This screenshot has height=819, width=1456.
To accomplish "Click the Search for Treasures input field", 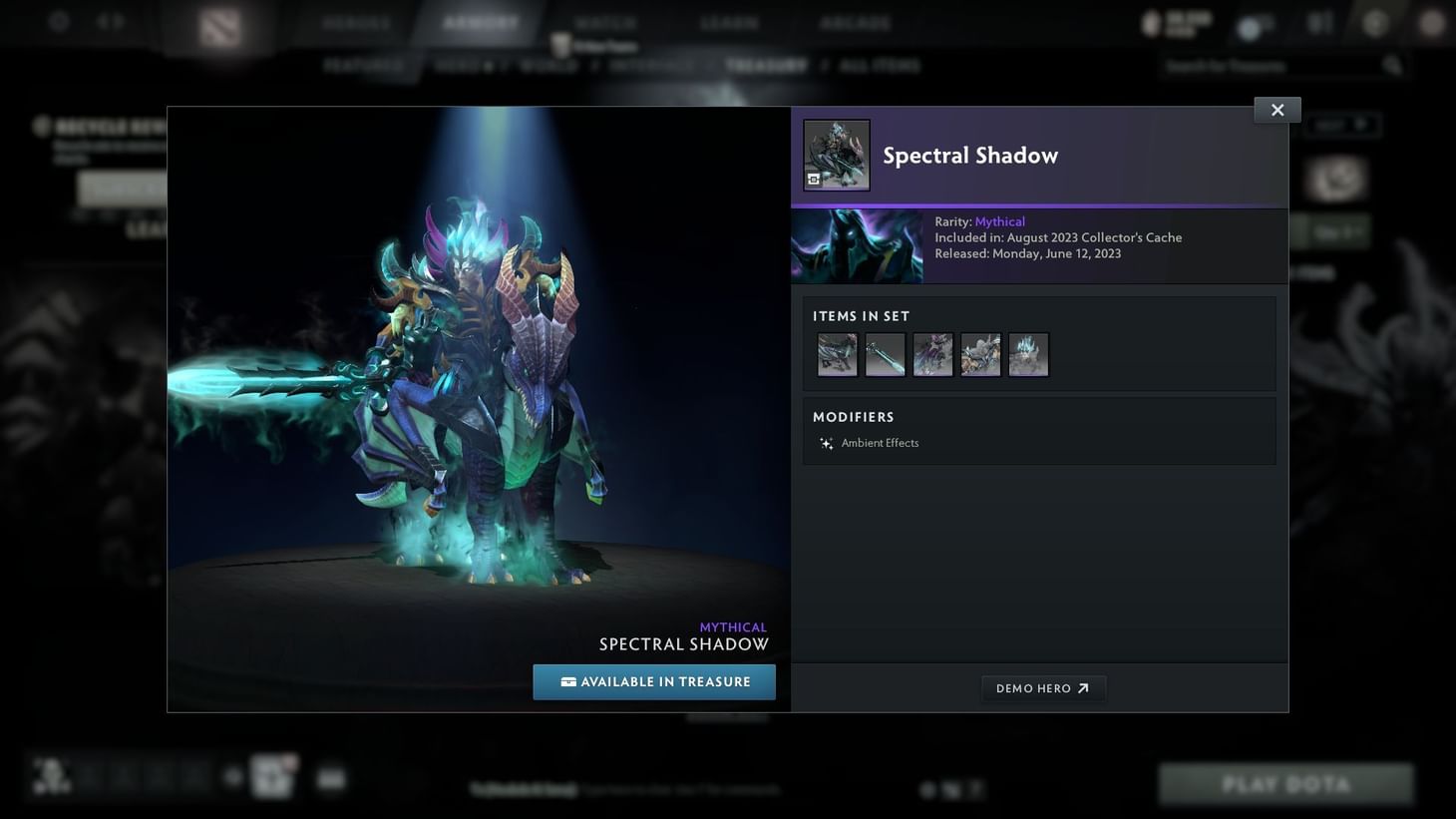I will click(1267, 65).
